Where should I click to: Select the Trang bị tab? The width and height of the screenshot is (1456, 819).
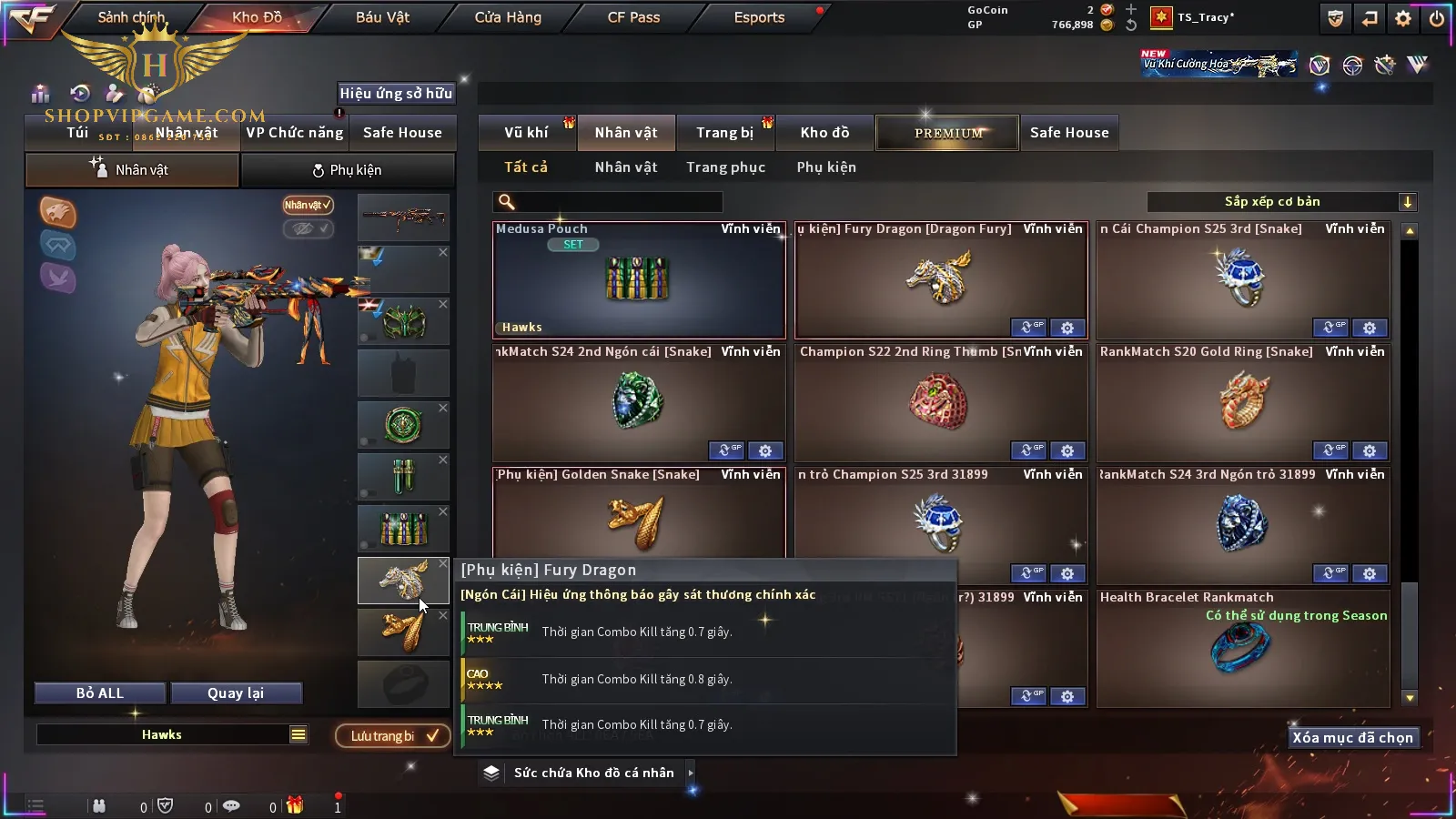pyautogui.click(x=724, y=133)
